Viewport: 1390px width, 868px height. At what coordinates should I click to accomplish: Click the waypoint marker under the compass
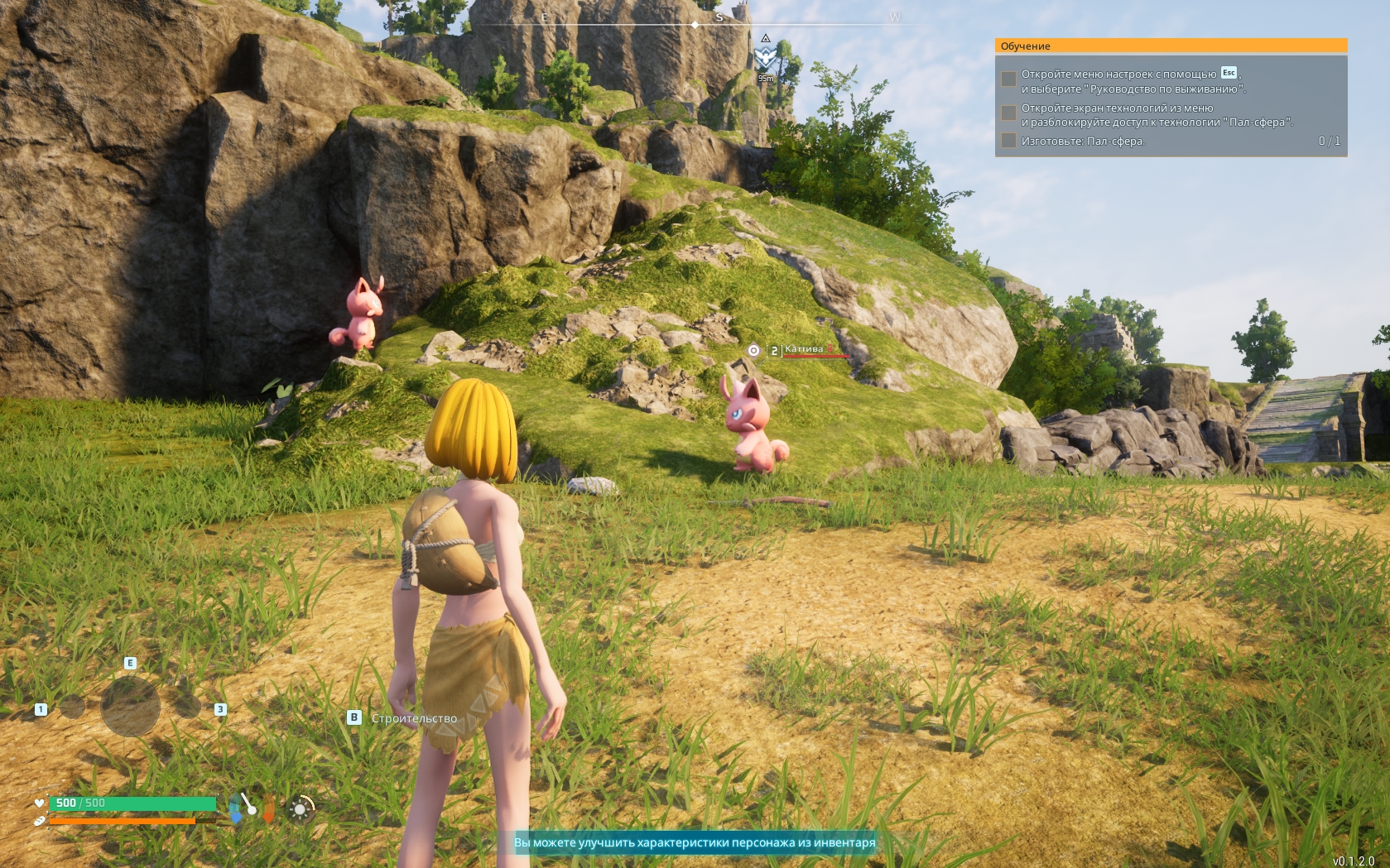(x=765, y=57)
